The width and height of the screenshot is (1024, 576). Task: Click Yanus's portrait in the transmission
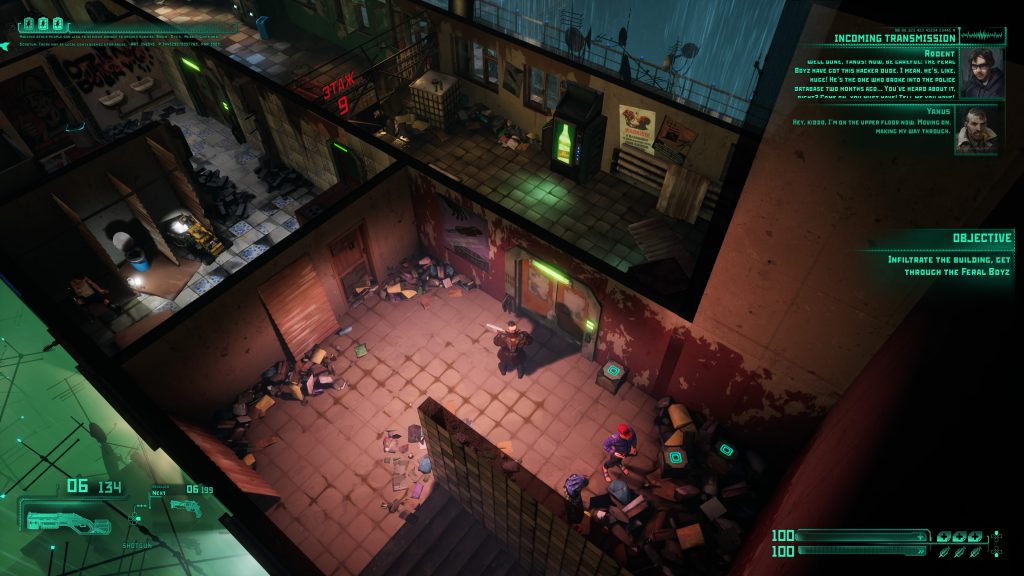(975, 129)
